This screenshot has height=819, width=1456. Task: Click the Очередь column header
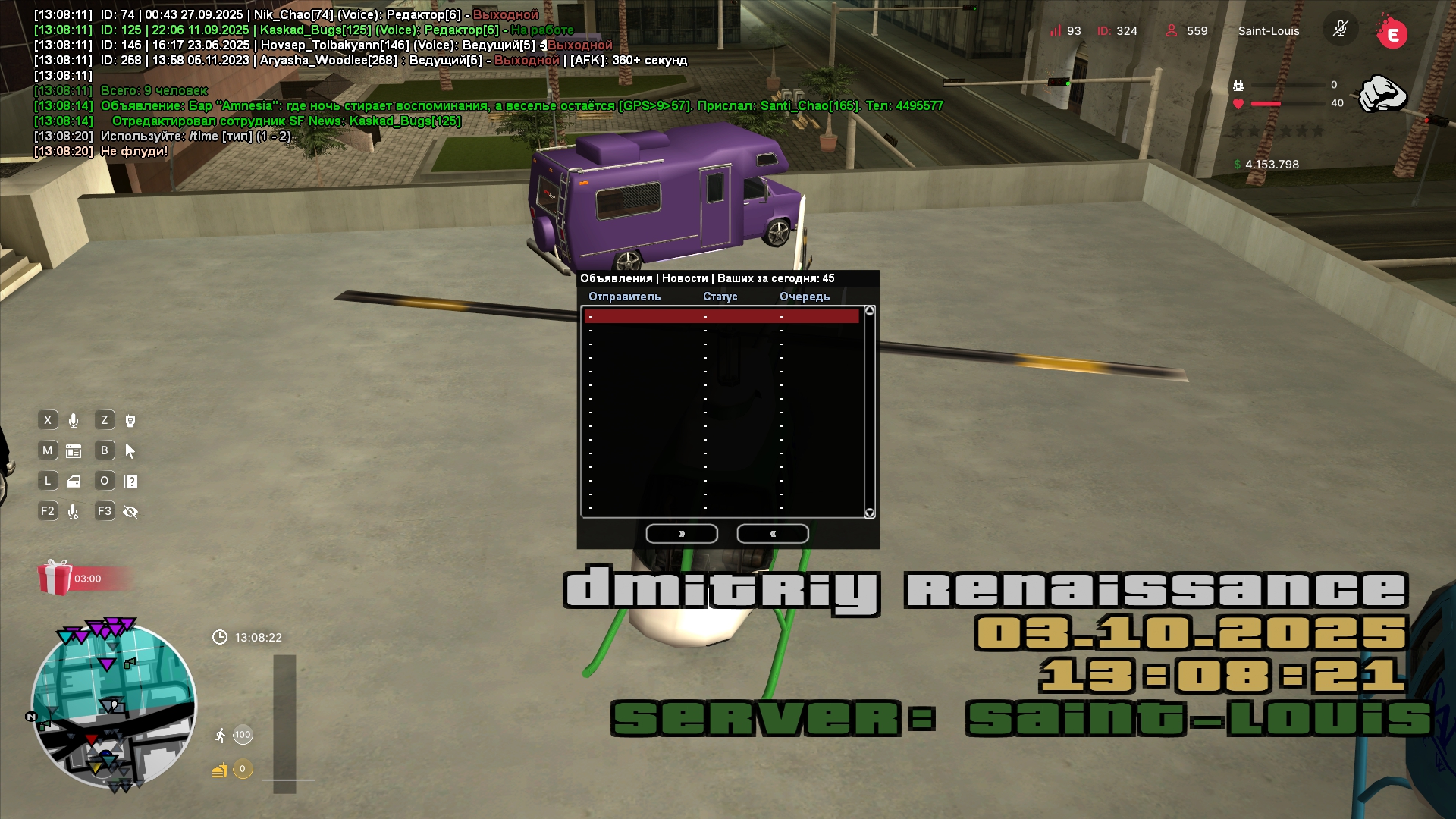pos(804,297)
